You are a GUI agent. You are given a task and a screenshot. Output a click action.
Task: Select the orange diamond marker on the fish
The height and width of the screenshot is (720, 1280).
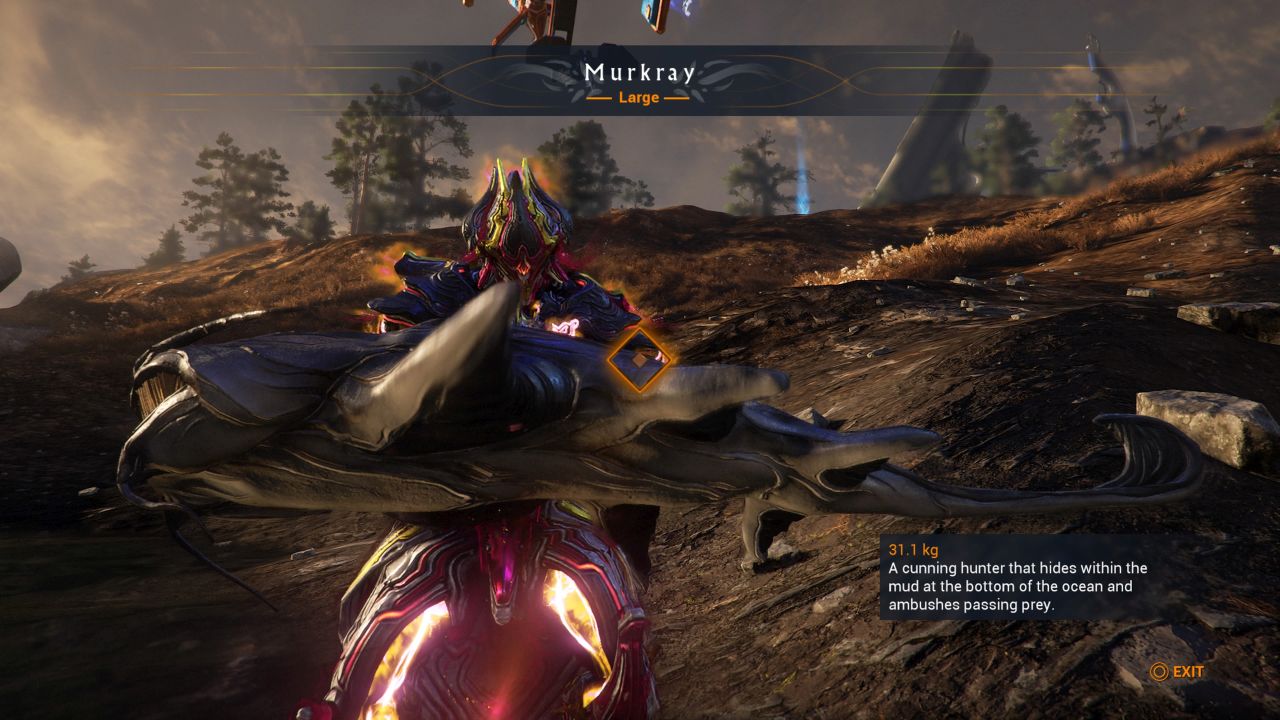click(x=641, y=360)
